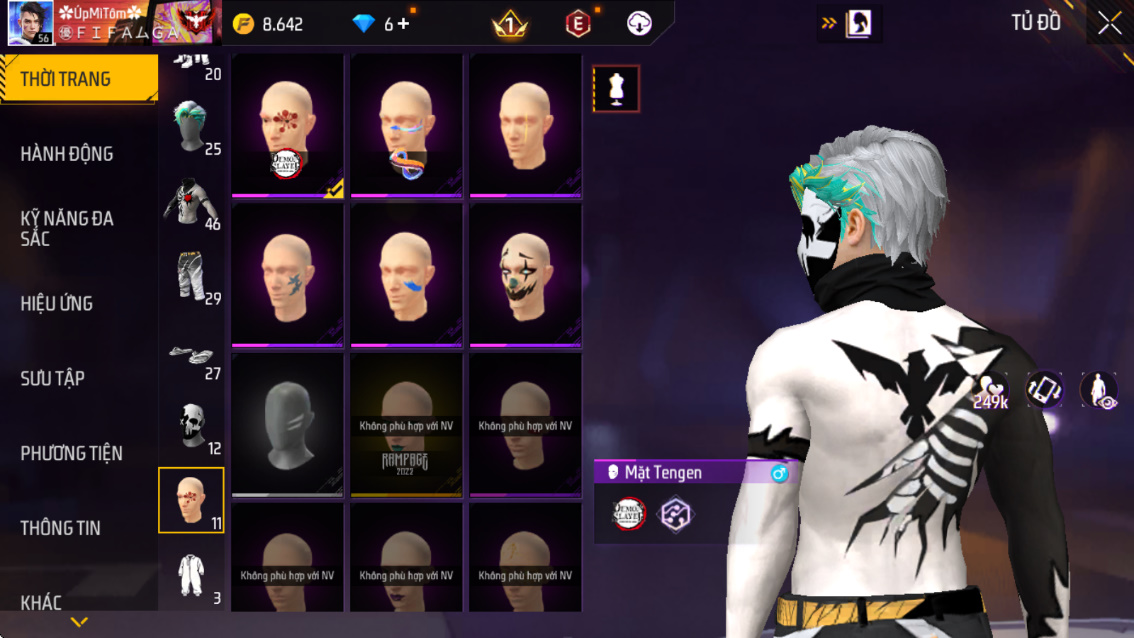Screen dimensions: 1134x638
Task: Toggle the character view eye icon
Action: (x=1099, y=390)
